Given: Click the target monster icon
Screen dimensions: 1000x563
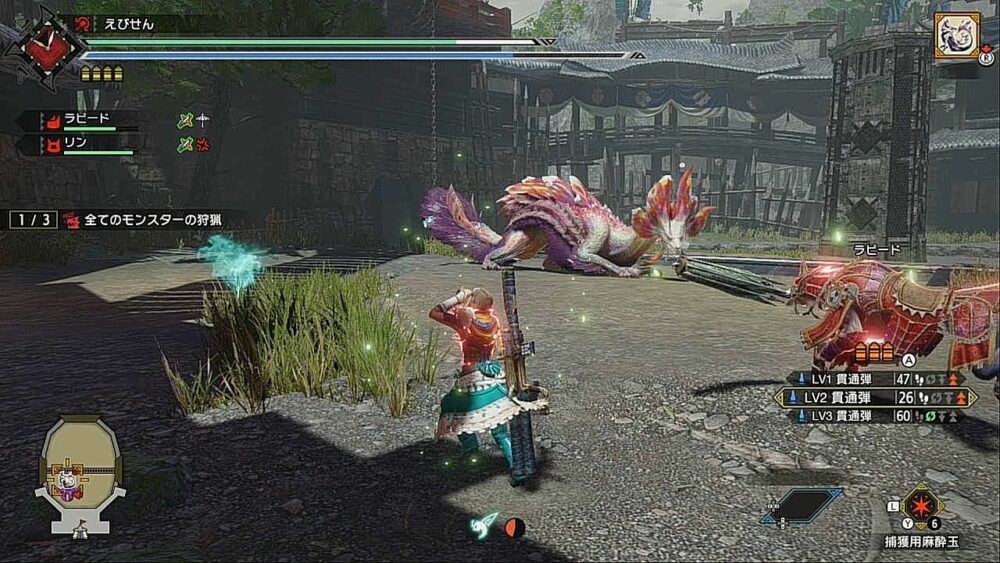Looking at the screenshot, I should [956, 37].
